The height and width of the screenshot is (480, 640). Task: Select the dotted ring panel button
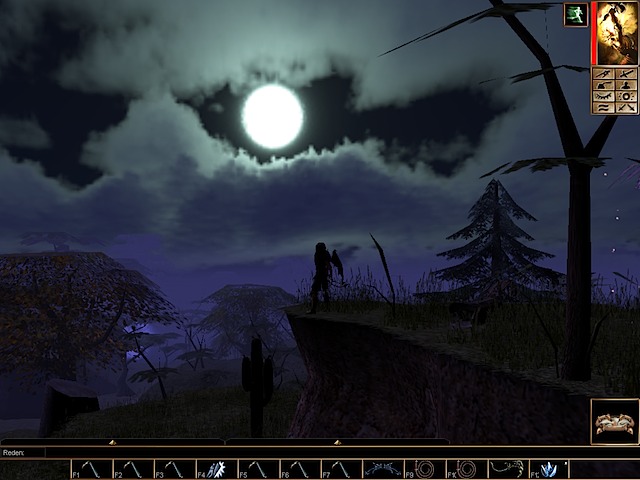click(624, 96)
